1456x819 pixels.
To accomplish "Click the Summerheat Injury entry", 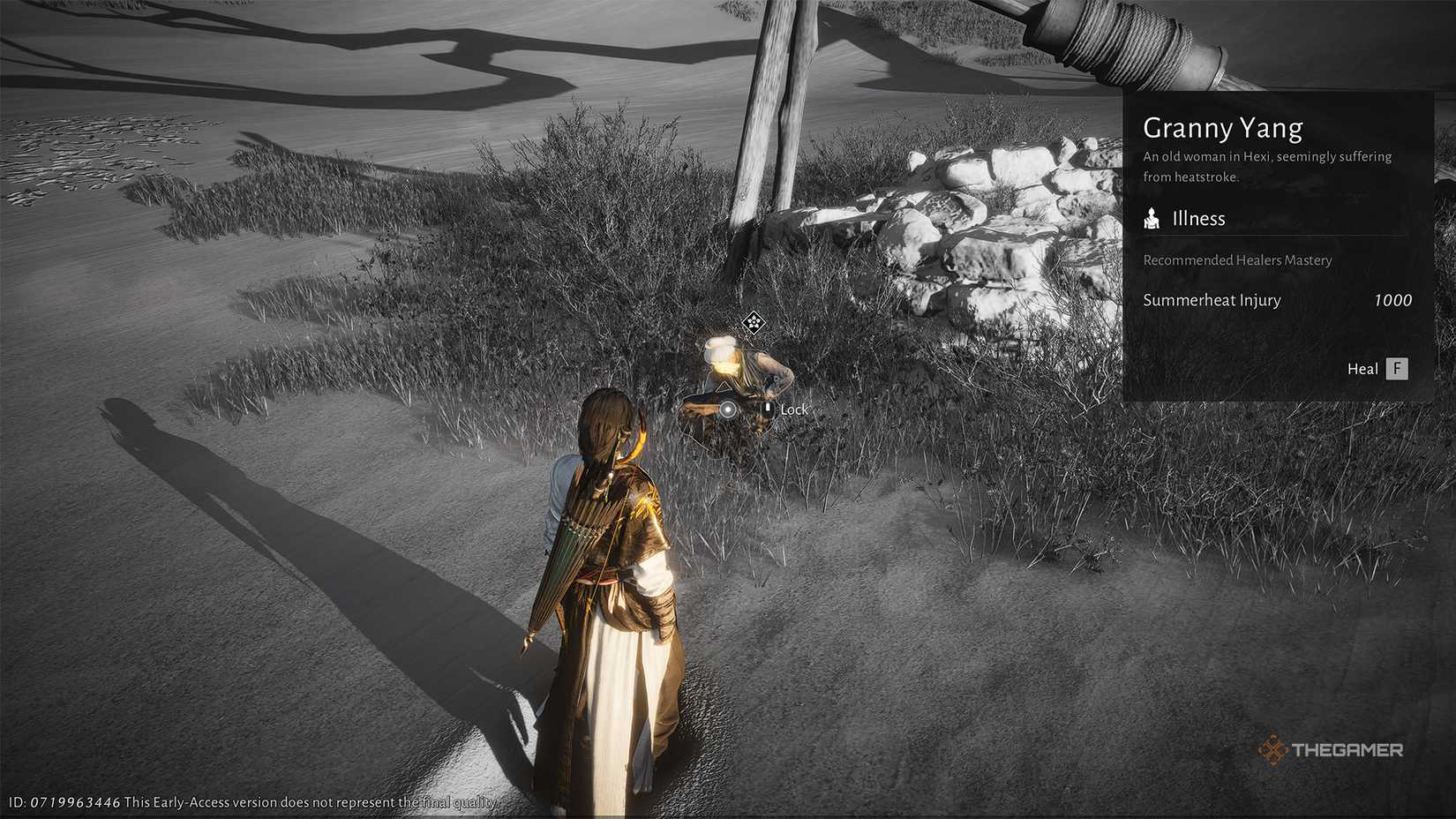I will (1212, 300).
